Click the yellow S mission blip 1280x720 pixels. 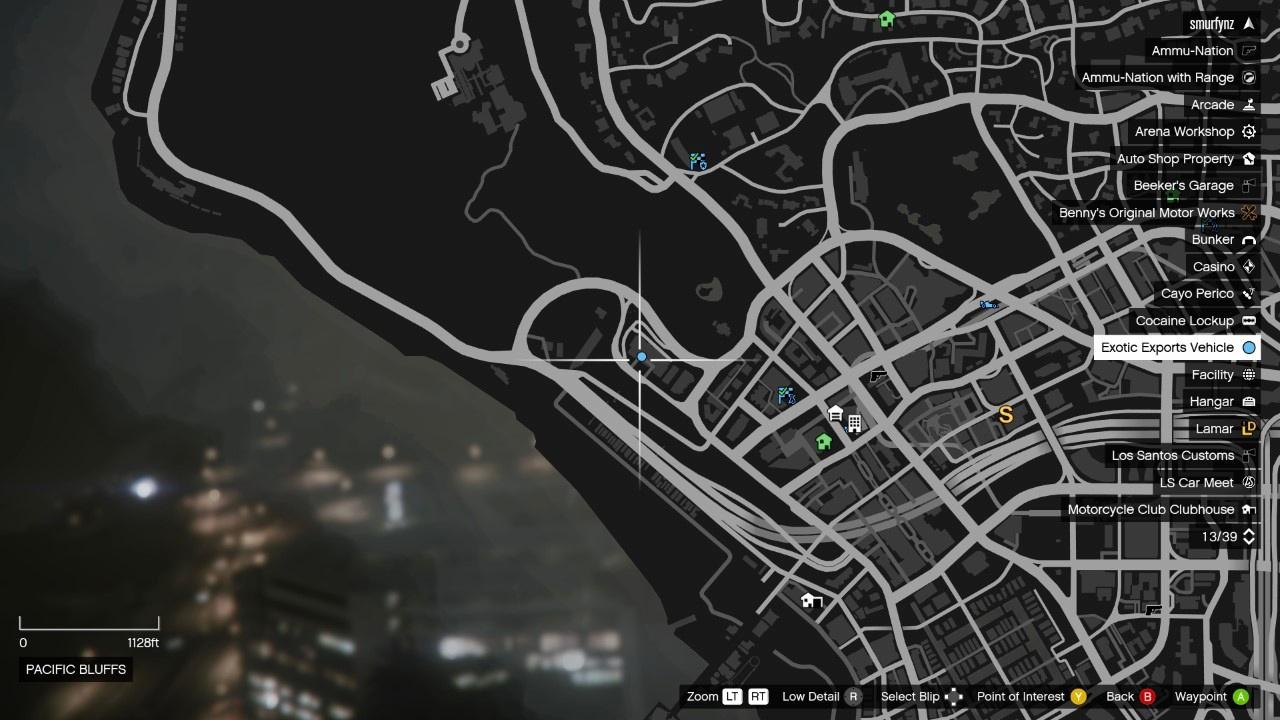(x=1006, y=414)
